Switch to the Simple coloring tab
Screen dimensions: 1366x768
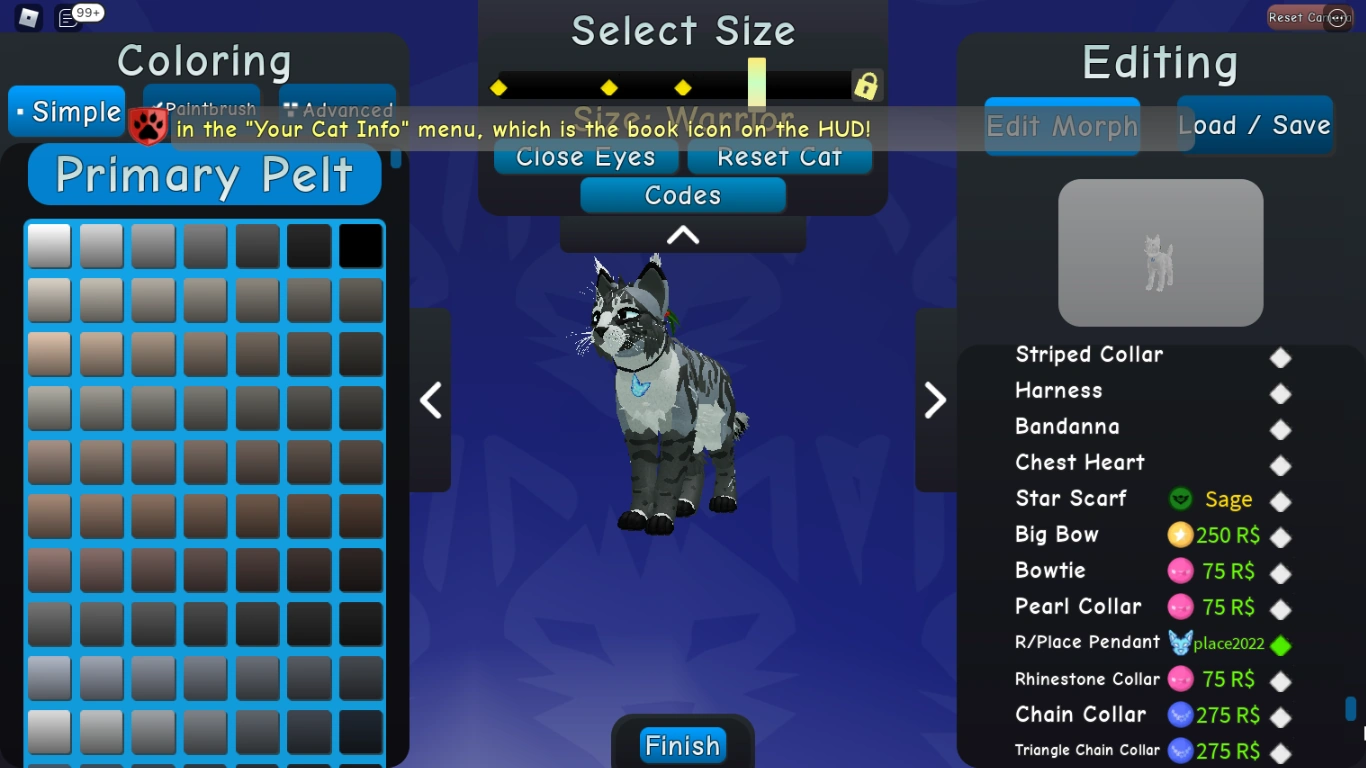66,111
